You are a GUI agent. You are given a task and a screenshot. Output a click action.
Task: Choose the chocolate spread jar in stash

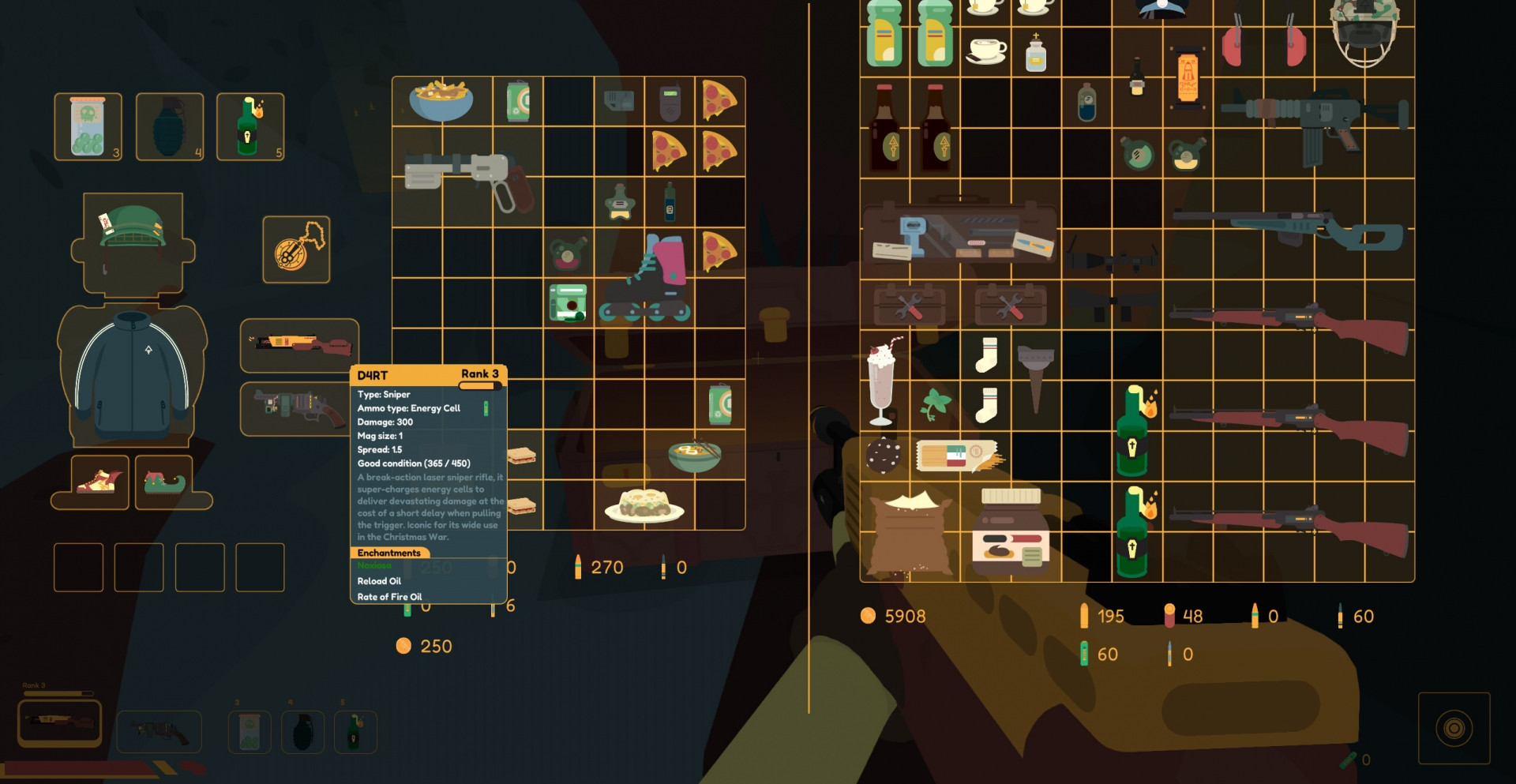coord(1011,531)
